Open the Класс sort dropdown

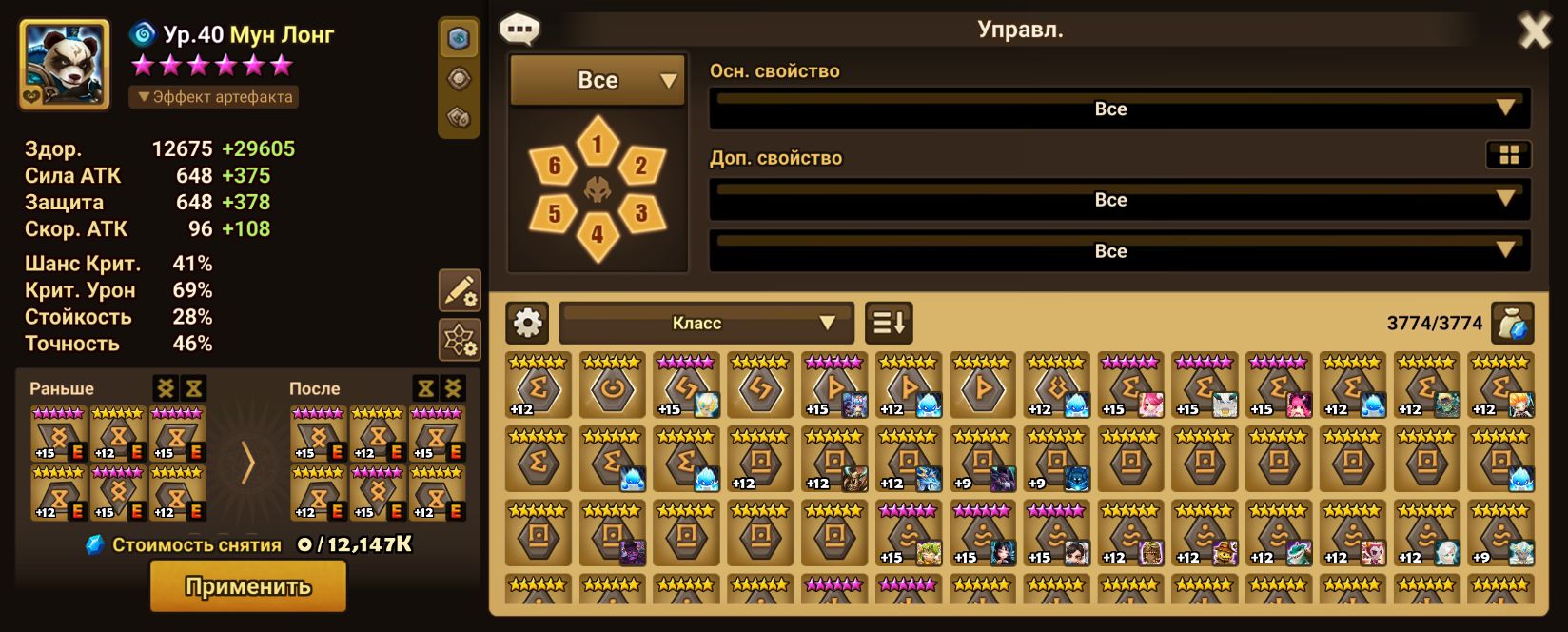[x=705, y=324]
